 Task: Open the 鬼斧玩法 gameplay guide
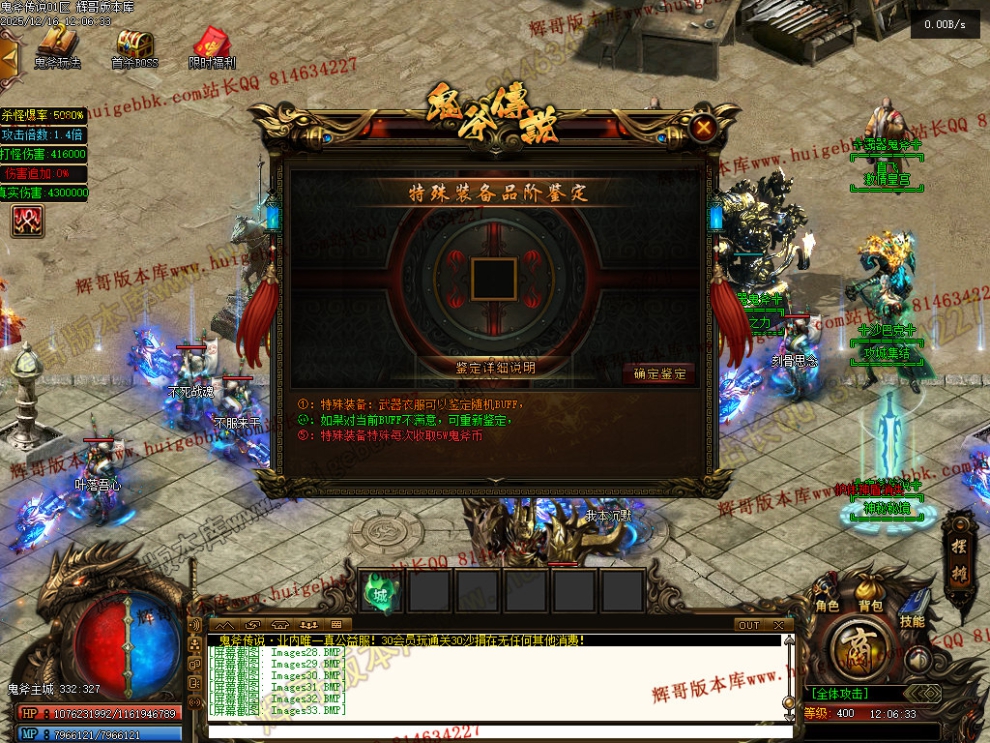coord(57,48)
